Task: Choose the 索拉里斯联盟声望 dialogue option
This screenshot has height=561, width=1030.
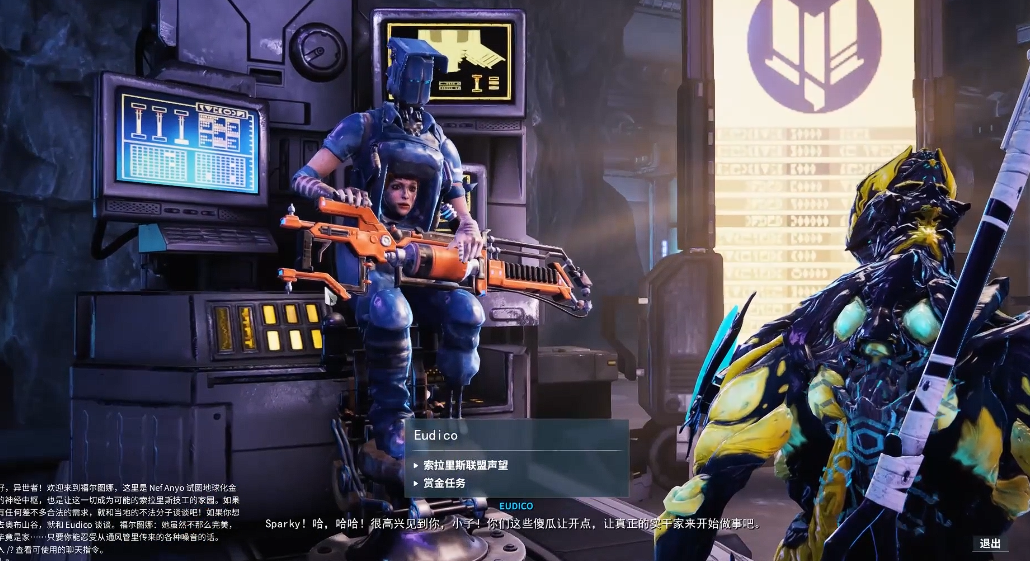Action: click(465, 465)
